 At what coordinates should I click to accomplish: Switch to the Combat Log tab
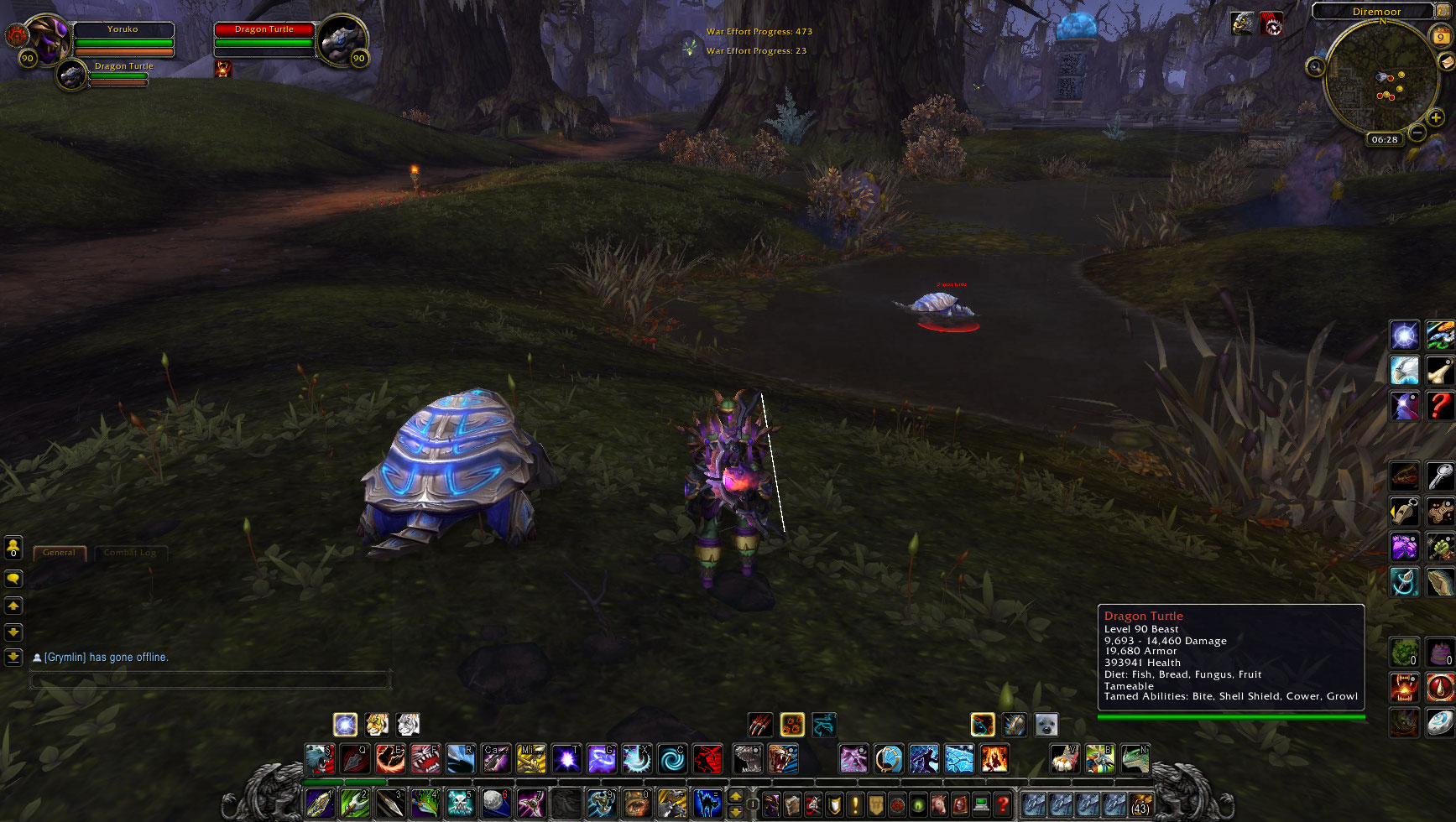(130, 553)
